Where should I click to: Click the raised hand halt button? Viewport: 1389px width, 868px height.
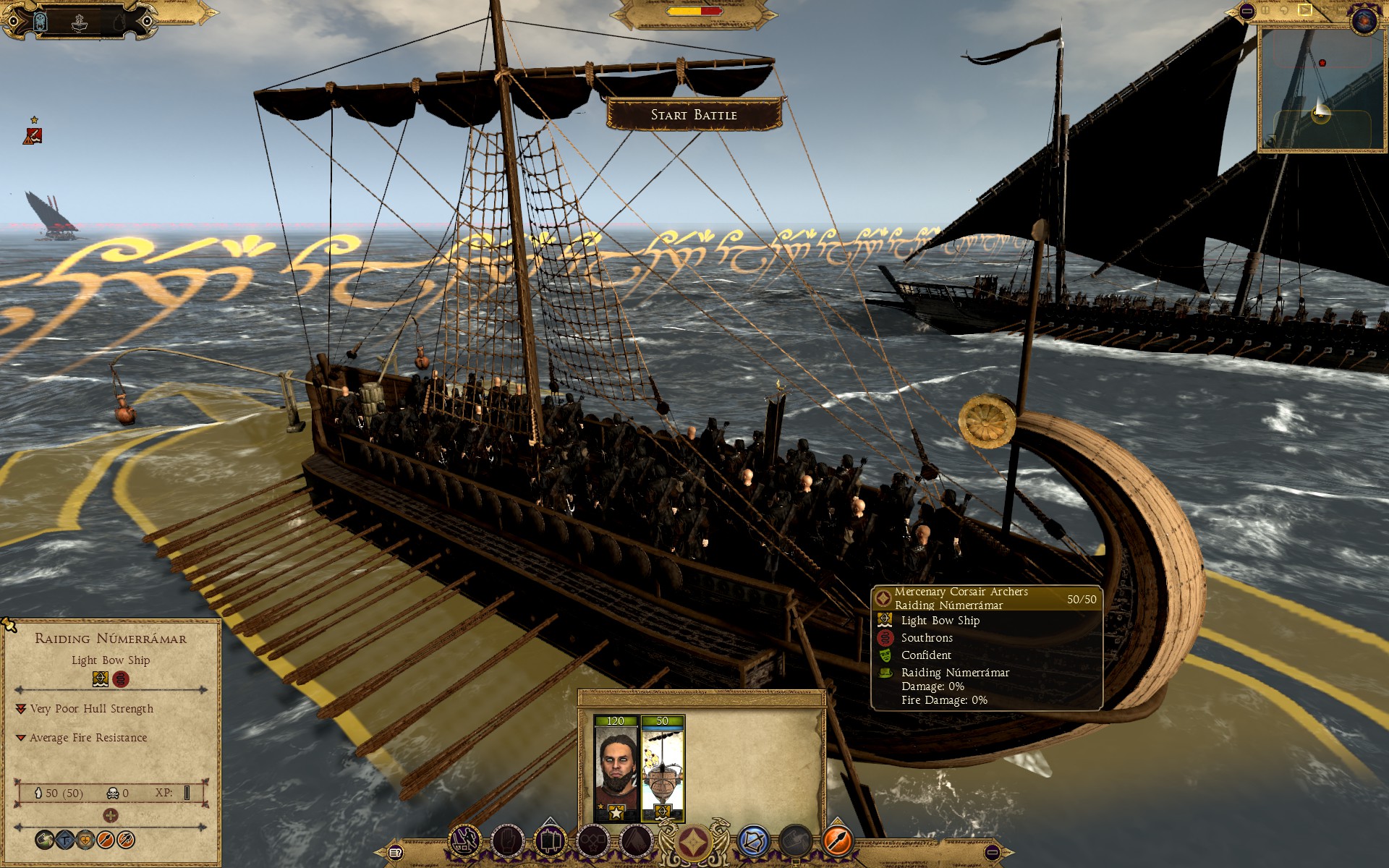pyautogui.click(x=507, y=841)
